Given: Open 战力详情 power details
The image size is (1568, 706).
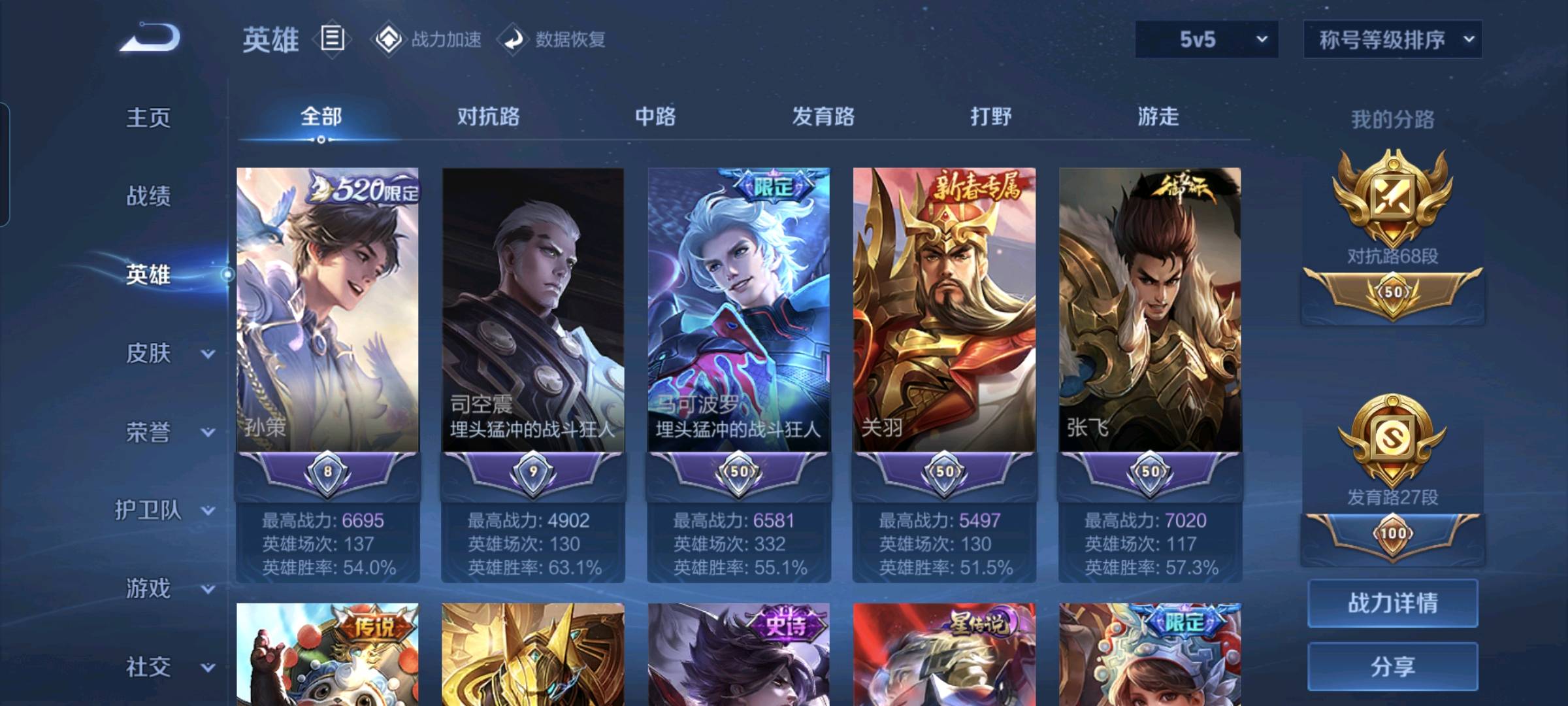Looking at the screenshot, I should click(x=1392, y=603).
